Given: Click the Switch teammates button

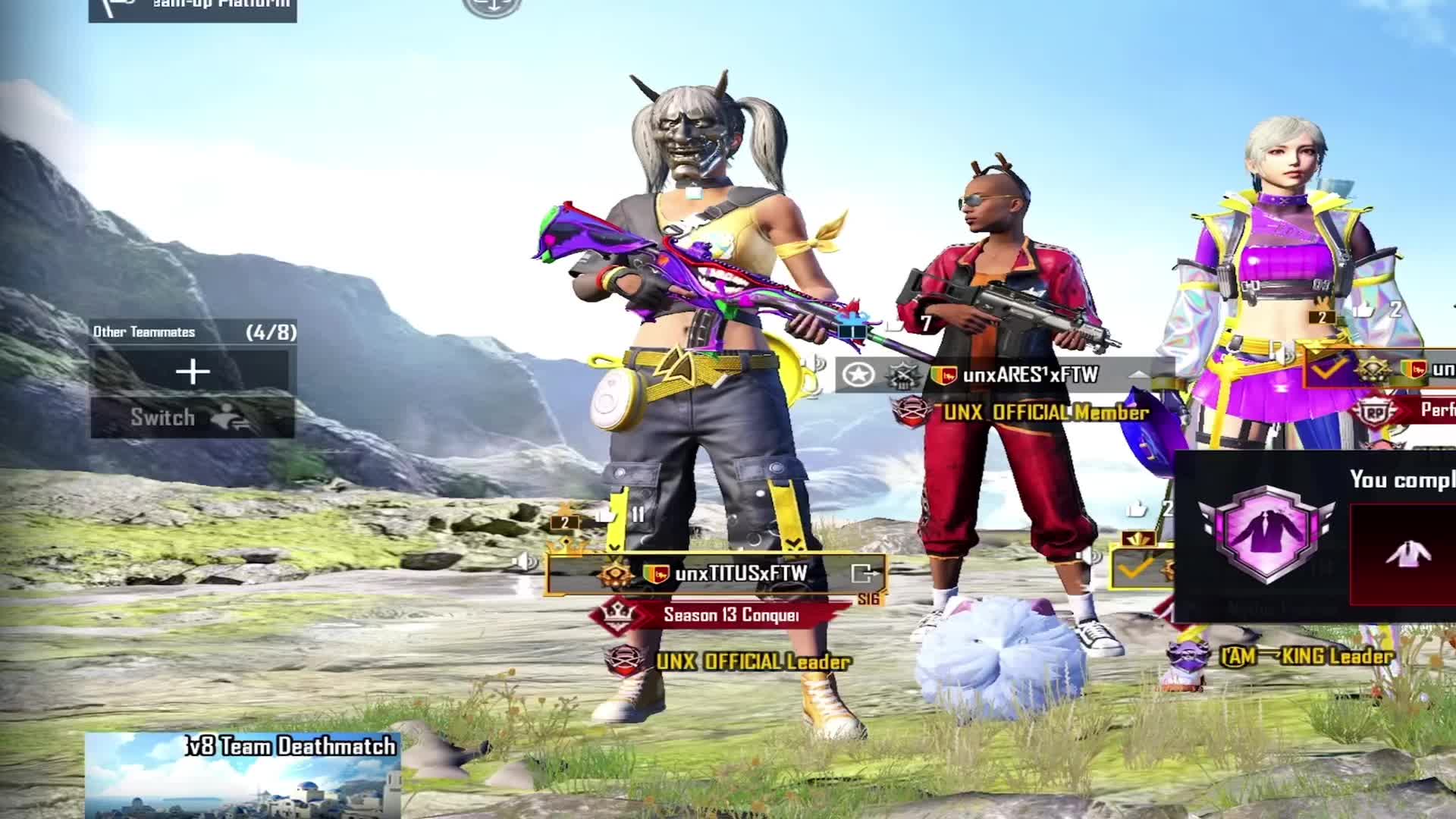Looking at the screenshot, I should coord(193,417).
